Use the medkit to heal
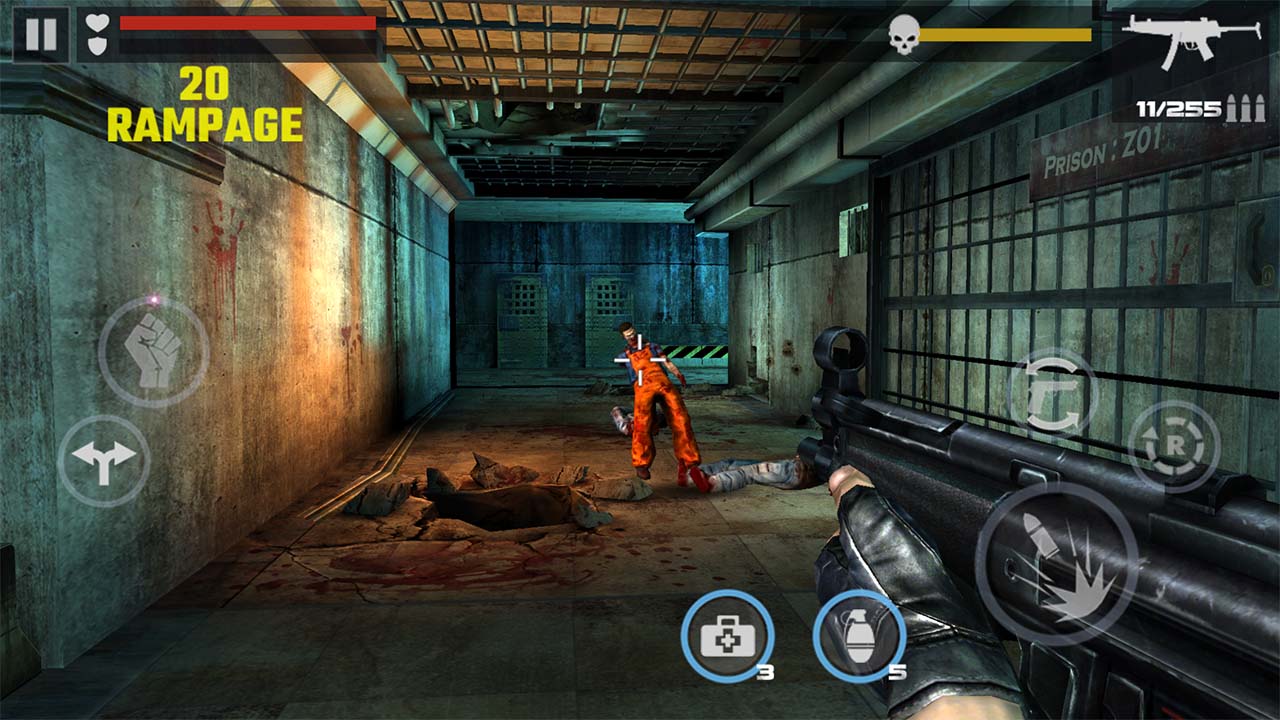Viewport: 1280px width, 720px height. [730, 638]
